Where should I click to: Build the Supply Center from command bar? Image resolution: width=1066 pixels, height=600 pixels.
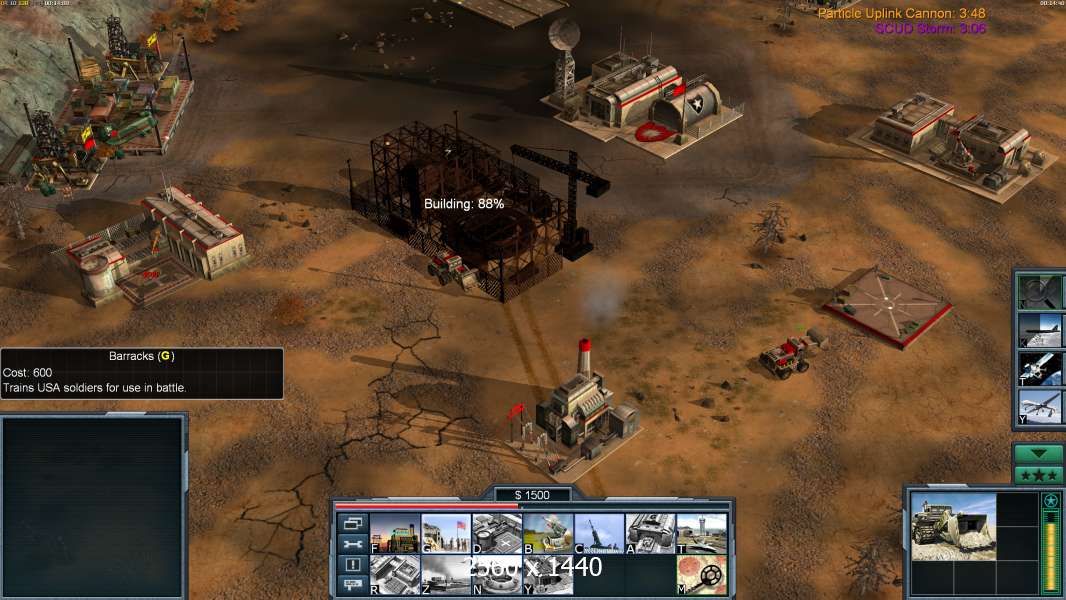[x=497, y=533]
